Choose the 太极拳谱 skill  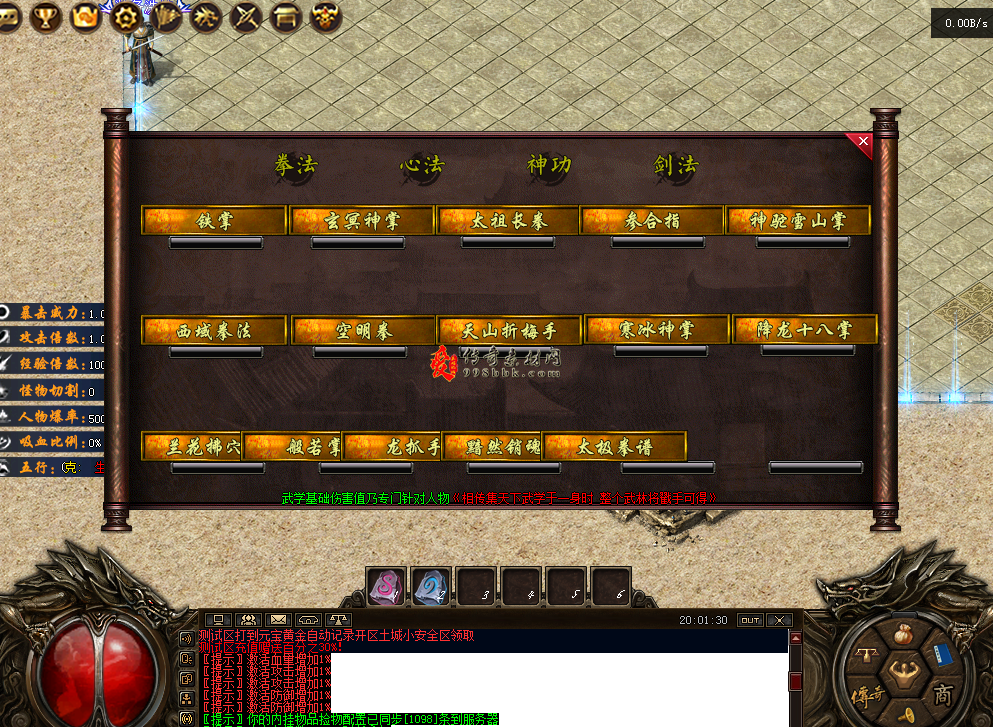(x=615, y=446)
